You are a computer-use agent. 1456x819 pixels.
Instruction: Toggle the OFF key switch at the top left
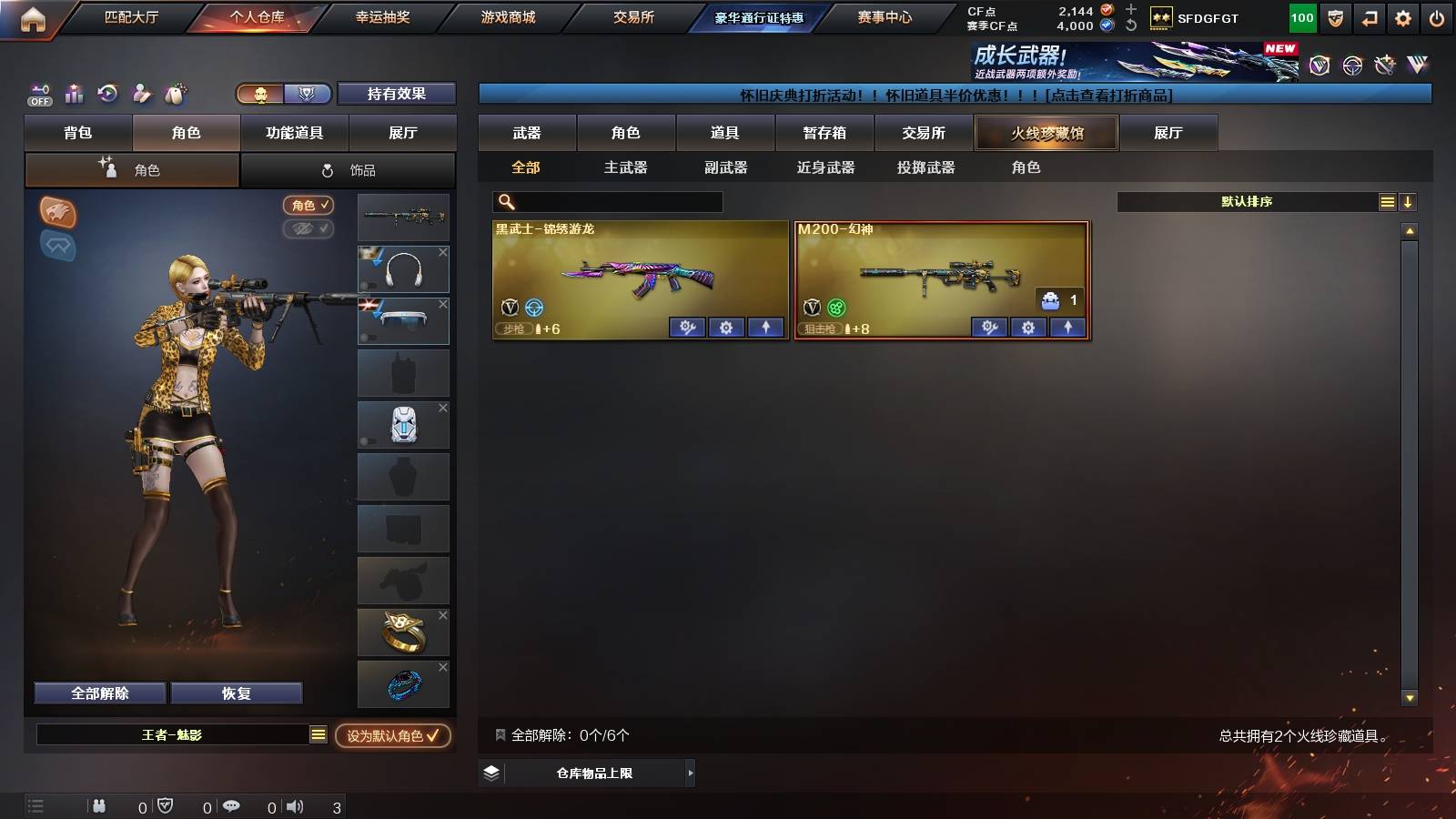coord(38,94)
